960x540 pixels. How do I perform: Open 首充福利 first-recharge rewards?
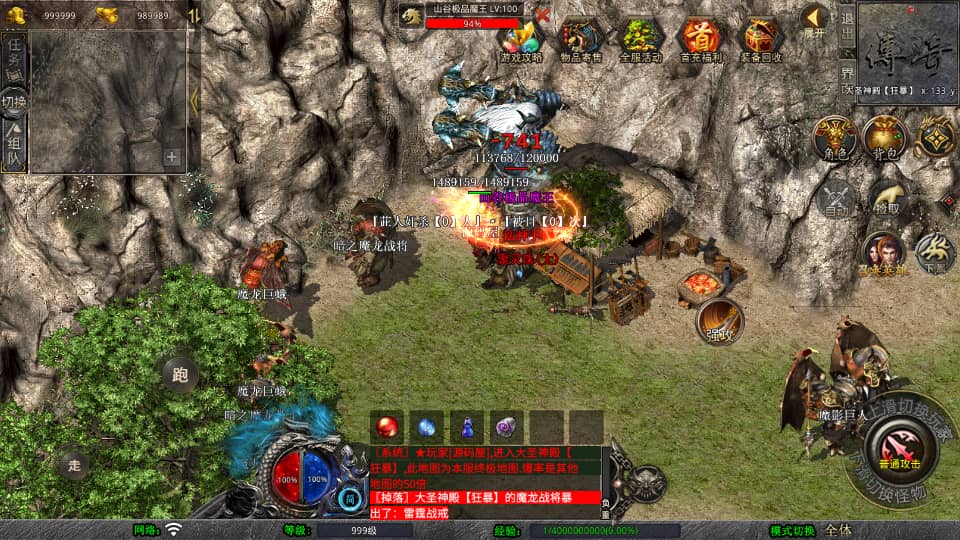coord(701,40)
